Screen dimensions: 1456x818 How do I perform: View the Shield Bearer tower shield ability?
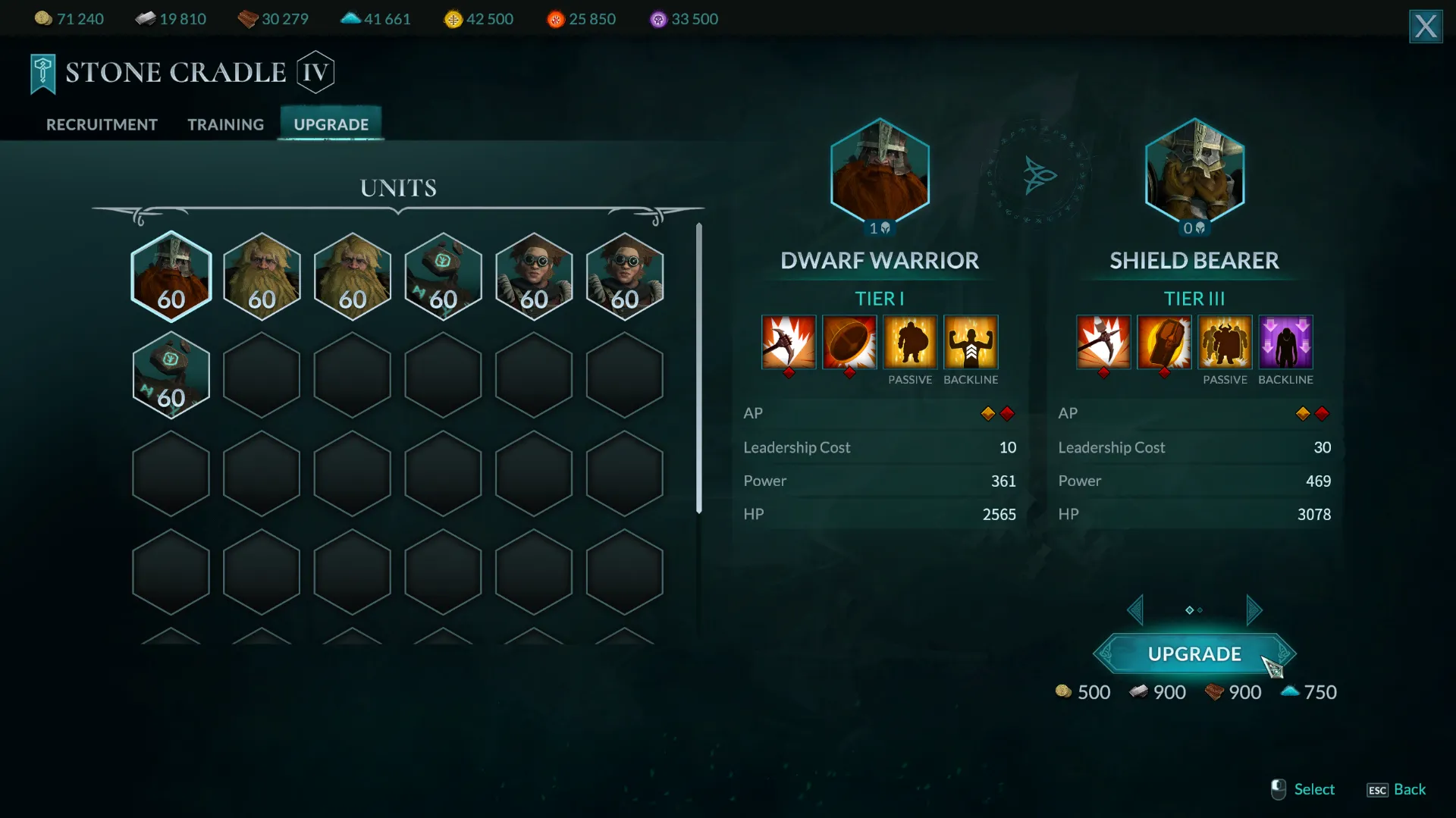pos(1164,343)
